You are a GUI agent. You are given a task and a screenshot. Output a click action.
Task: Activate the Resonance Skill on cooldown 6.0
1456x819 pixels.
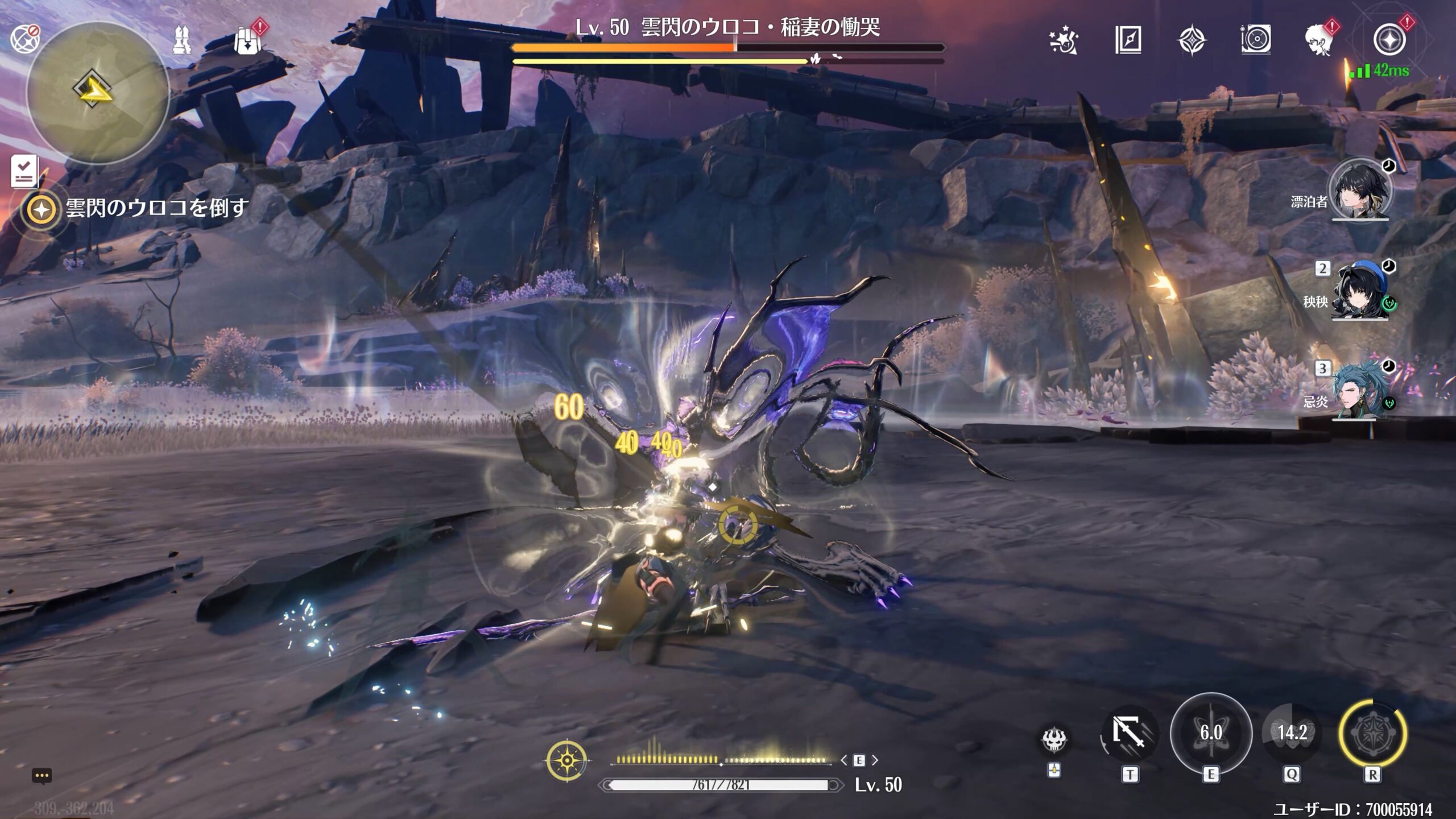(1211, 733)
